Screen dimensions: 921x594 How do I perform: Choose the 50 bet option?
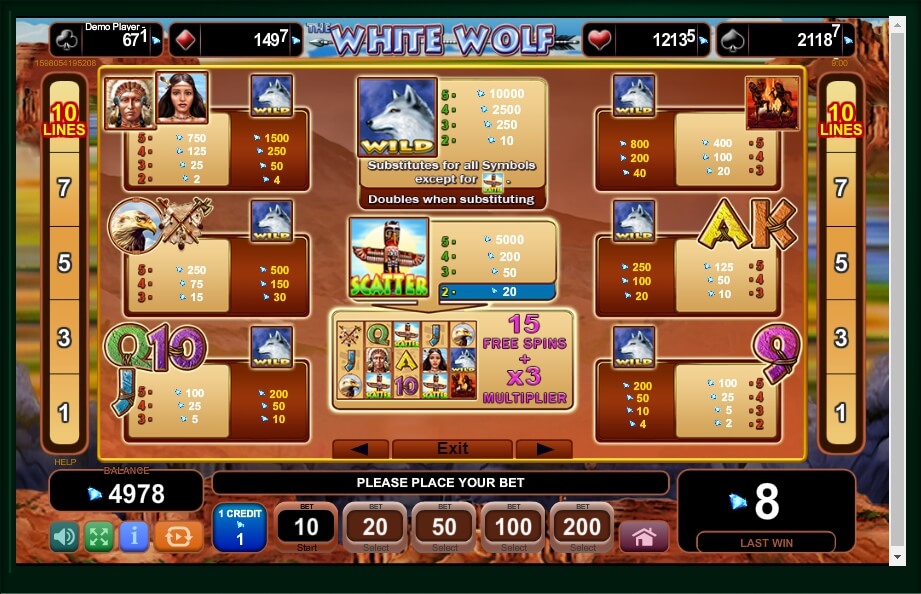tap(444, 527)
